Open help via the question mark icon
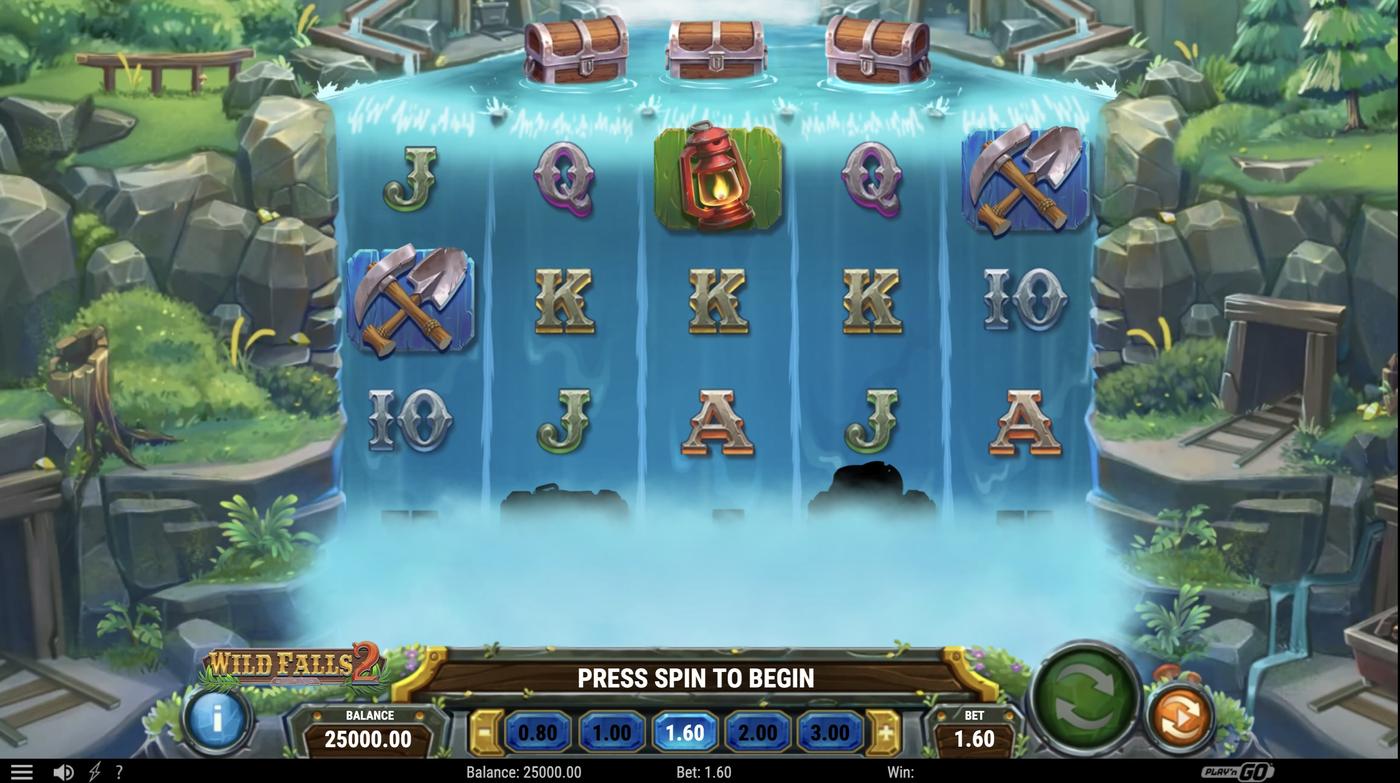Screen dimensions: 1400x783 click(x=118, y=770)
